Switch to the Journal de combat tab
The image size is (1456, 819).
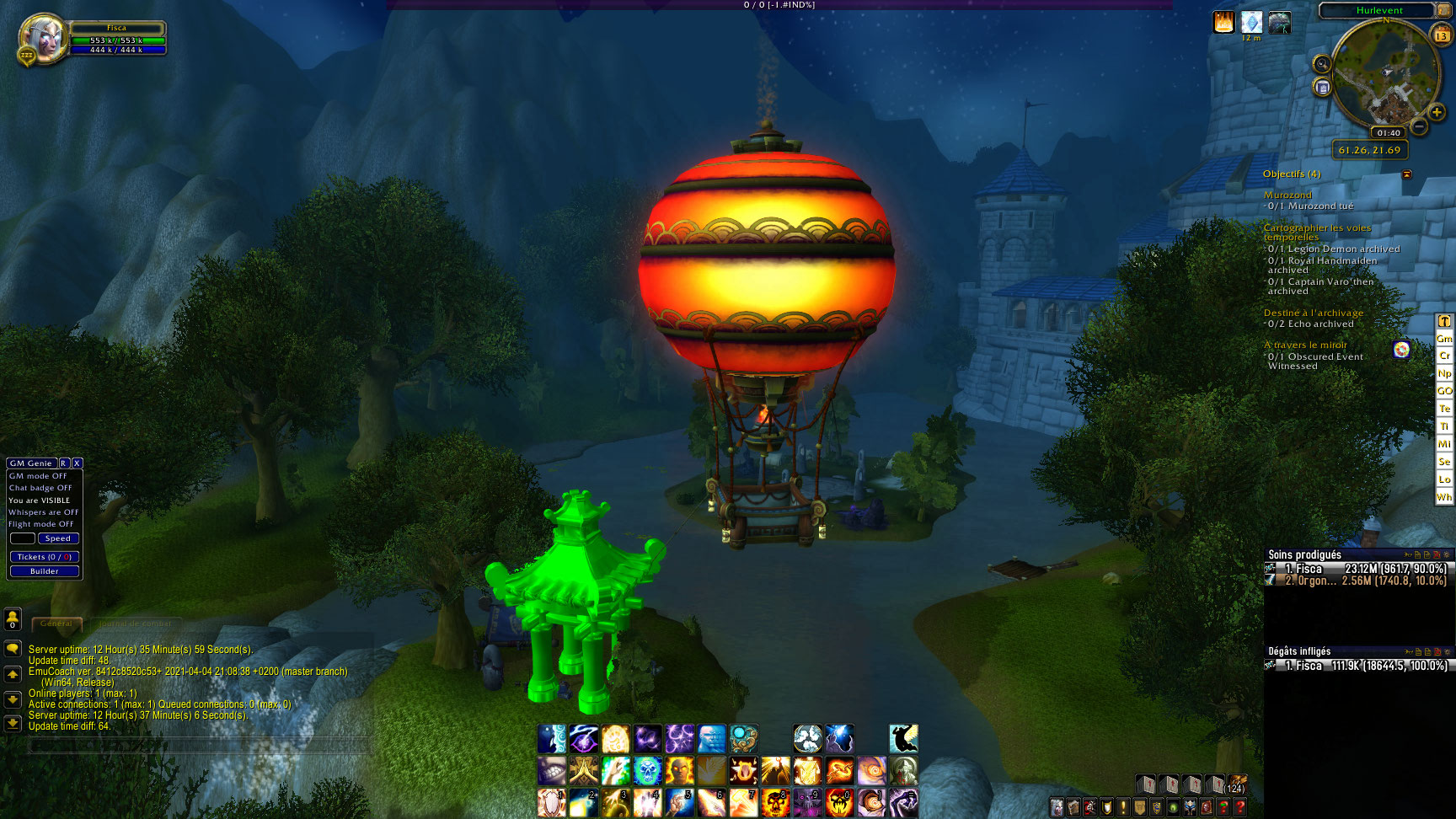tap(135, 624)
